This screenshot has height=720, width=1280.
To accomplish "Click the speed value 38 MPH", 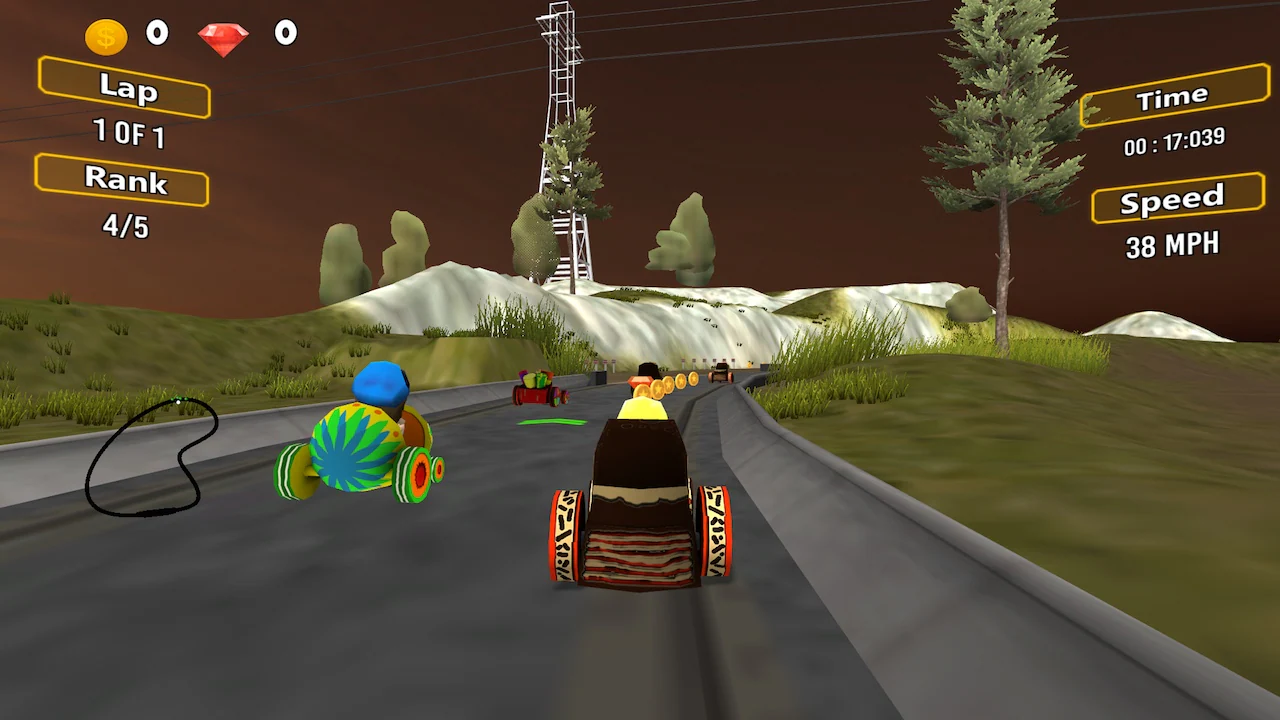I will pos(1172,245).
